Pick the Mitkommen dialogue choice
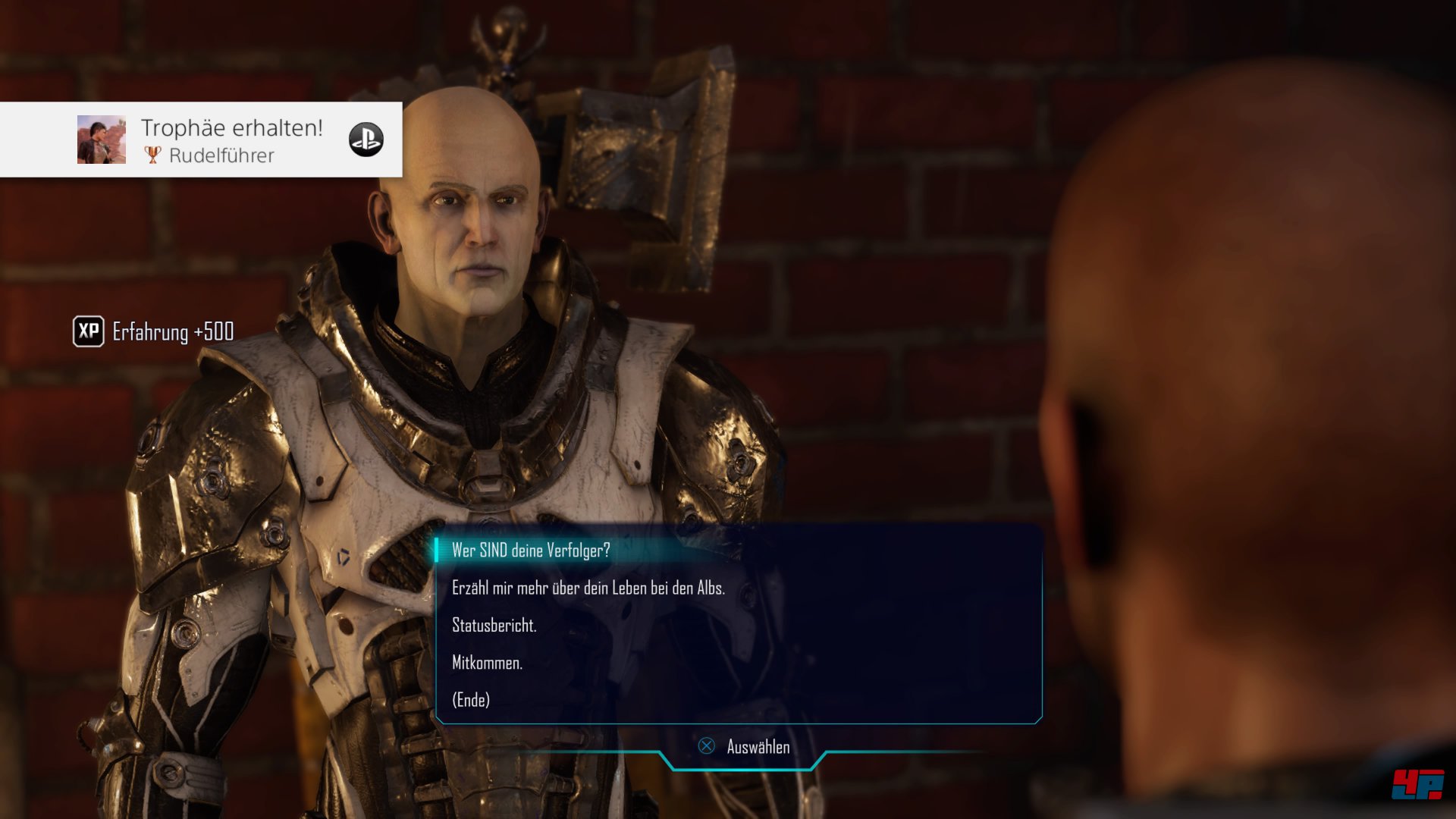1456x819 pixels. tap(487, 663)
